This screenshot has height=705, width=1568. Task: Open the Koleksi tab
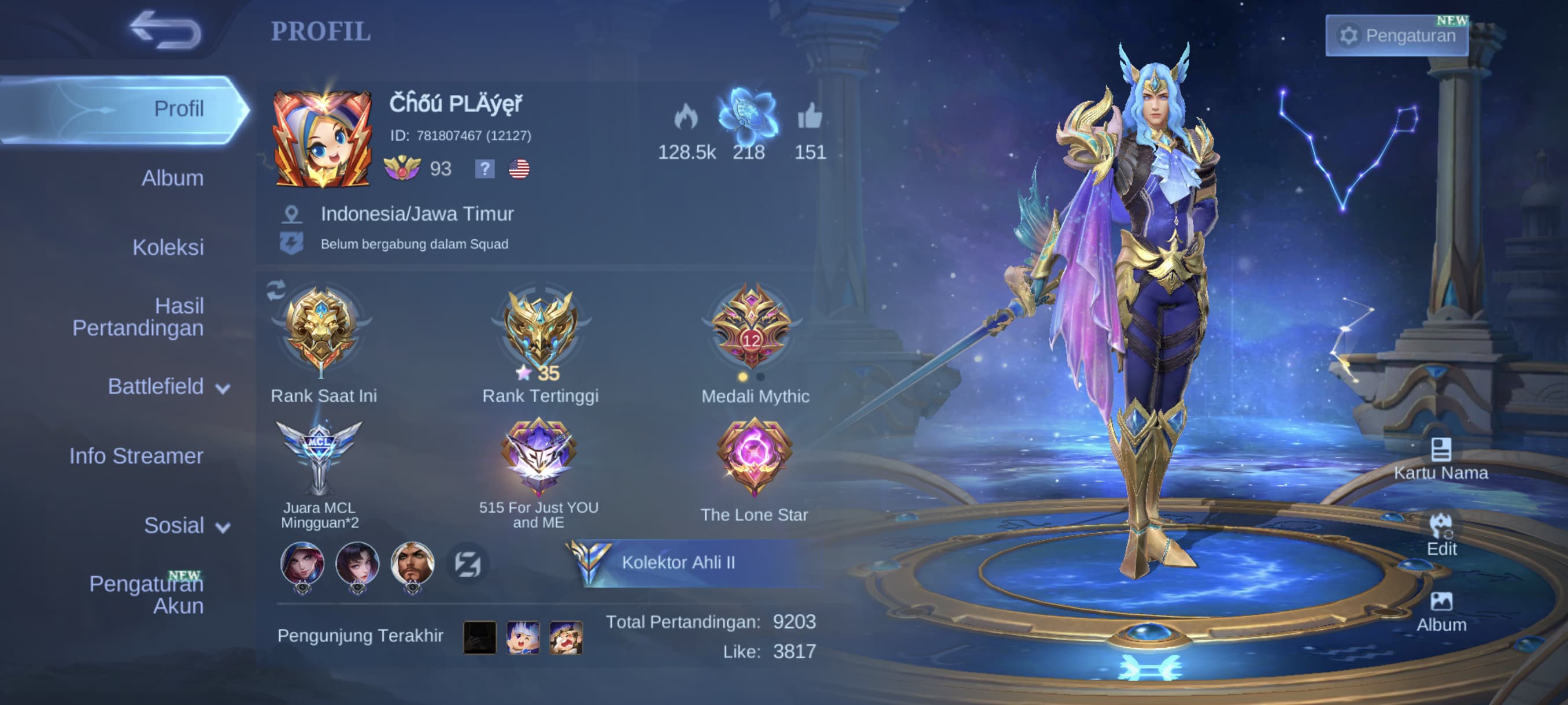(x=168, y=247)
